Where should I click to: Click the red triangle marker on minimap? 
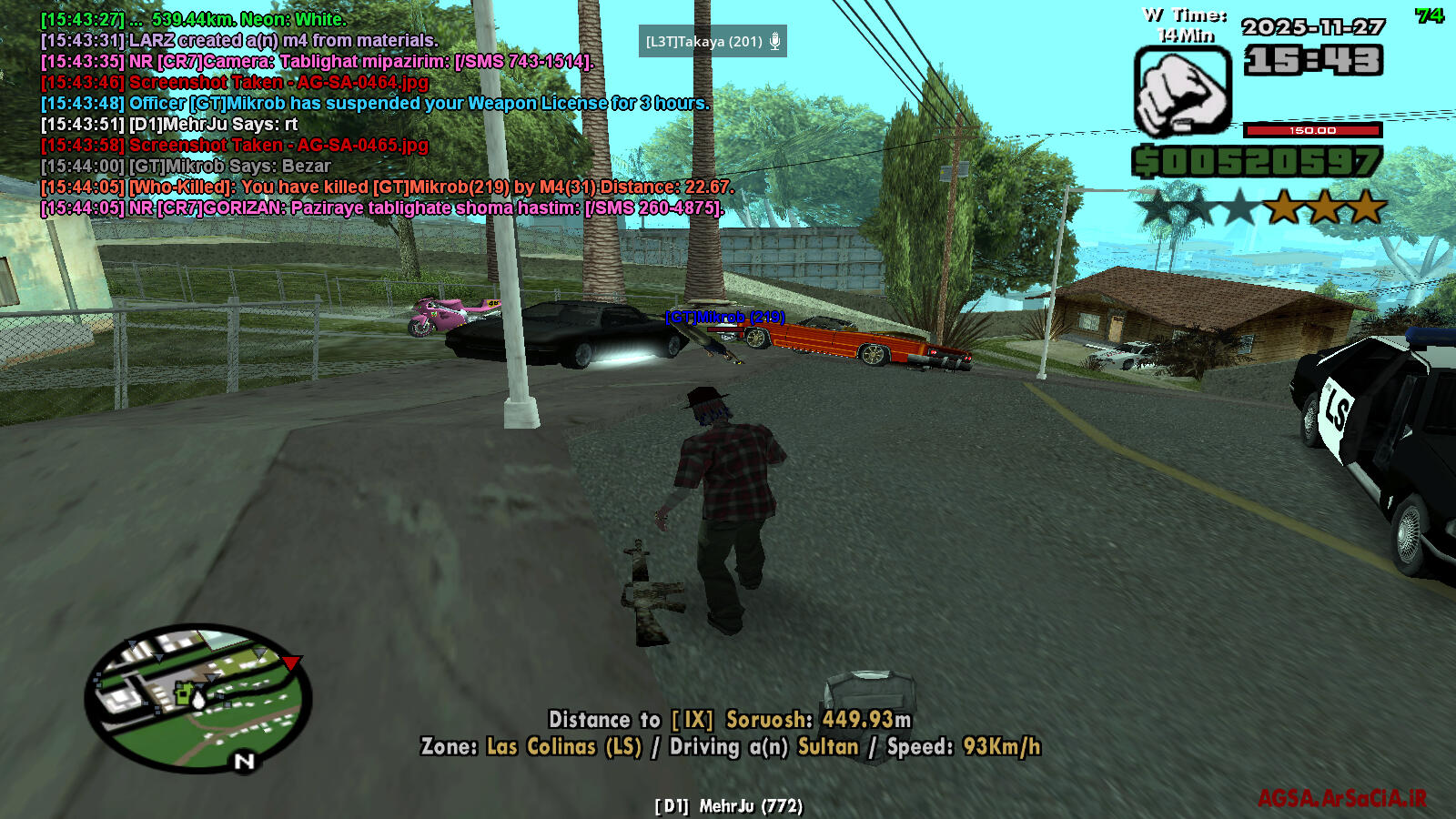290,662
